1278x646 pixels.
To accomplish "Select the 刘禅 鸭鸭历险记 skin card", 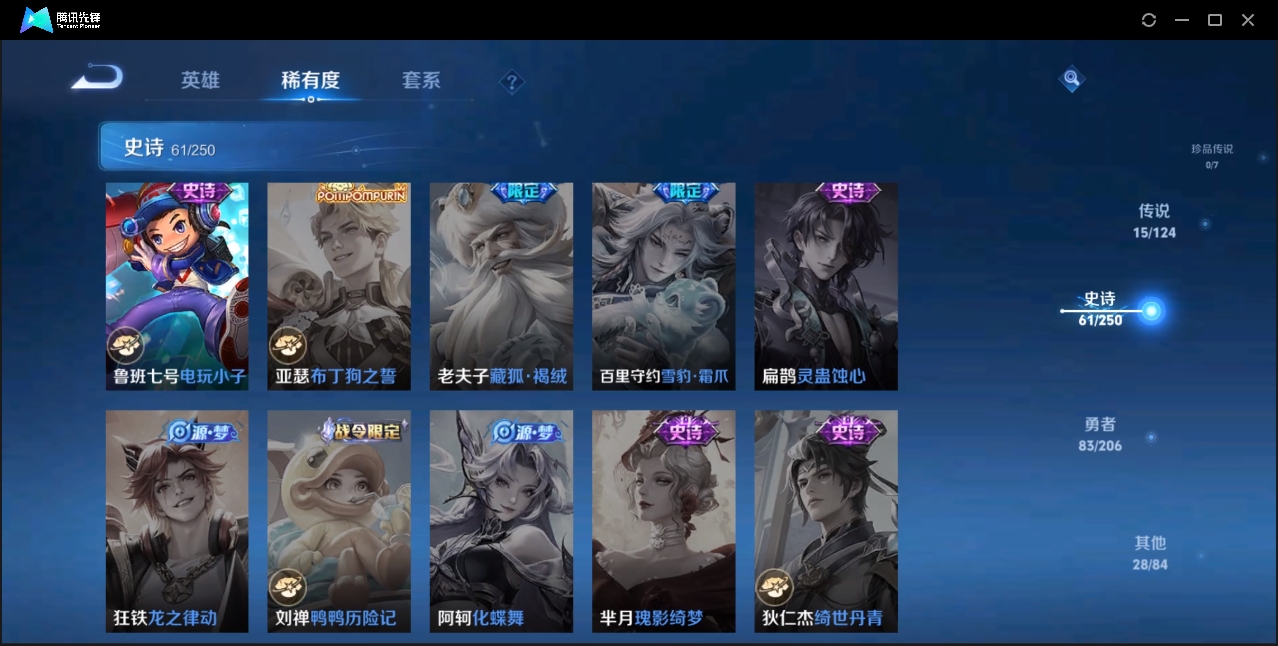I will tap(339, 520).
